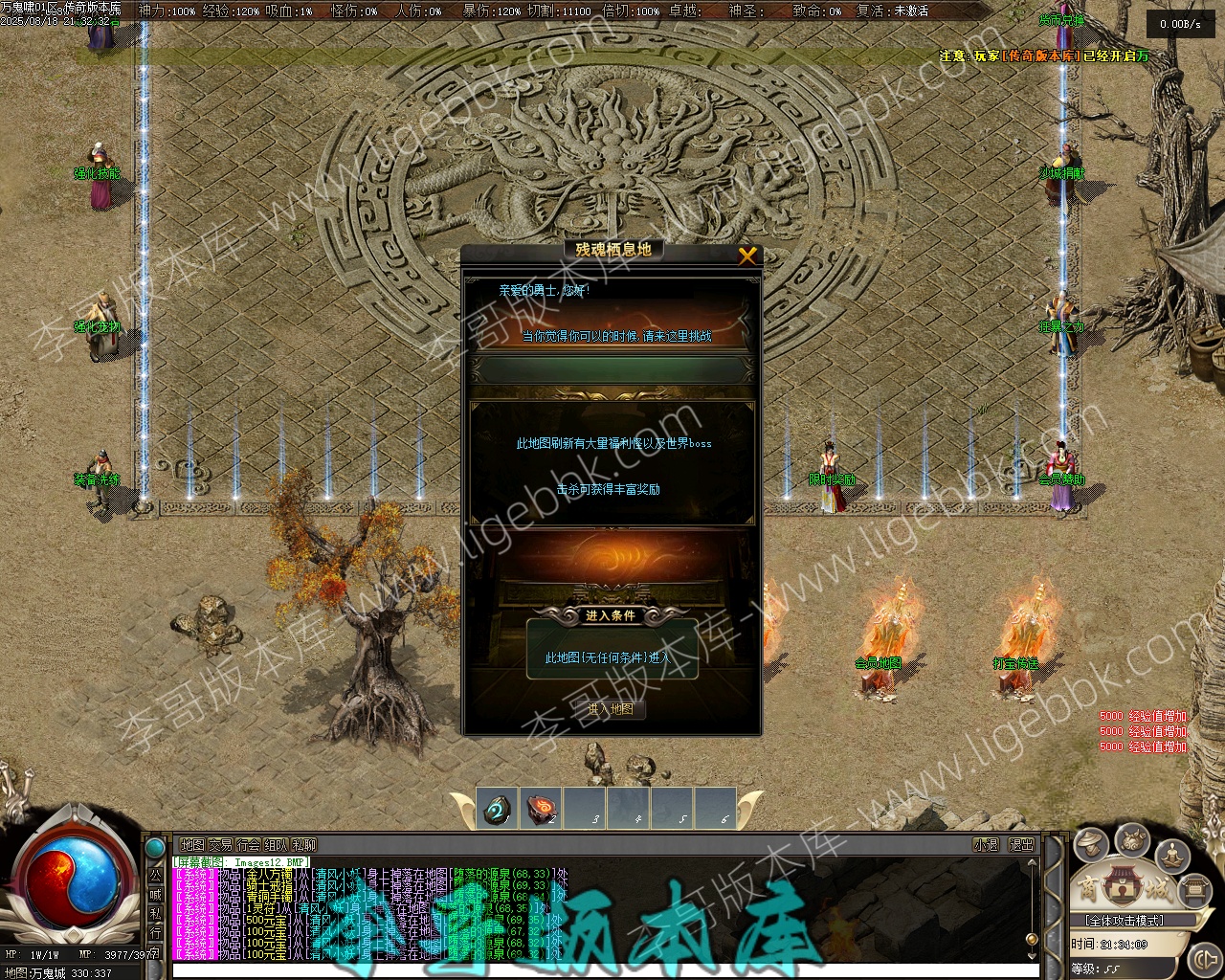Use the red rune stone in hotbar slot 2
The width and height of the screenshot is (1225, 980).
[x=543, y=809]
